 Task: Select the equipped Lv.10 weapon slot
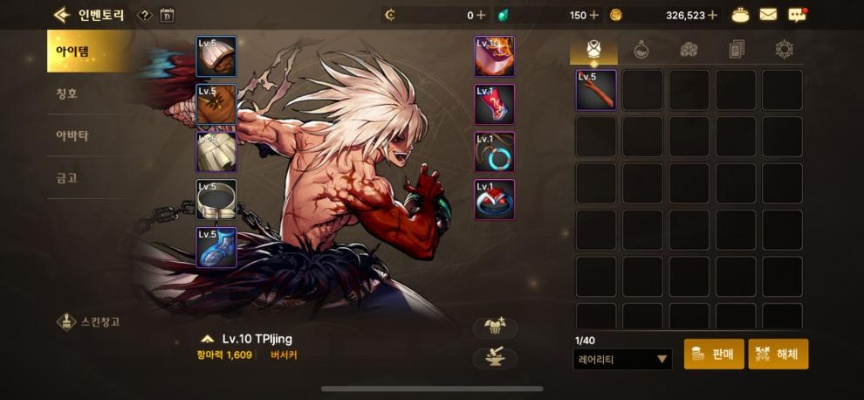coord(494,57)
